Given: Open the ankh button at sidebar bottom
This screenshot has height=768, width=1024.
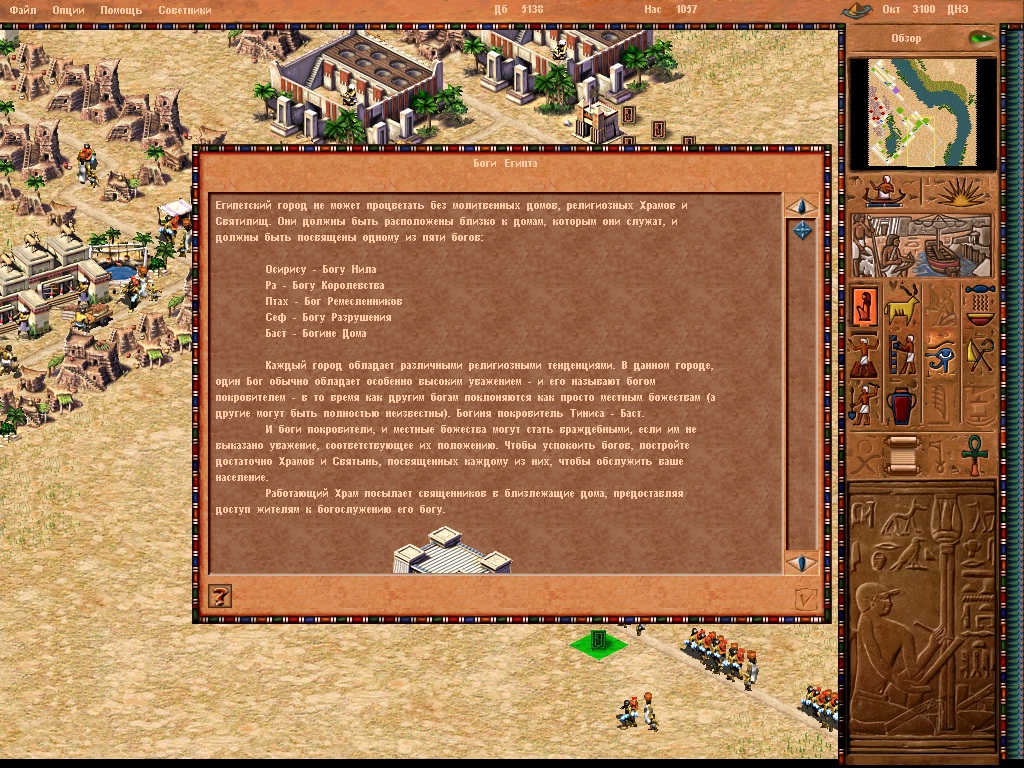Looking at the screenshot, I should point(973,456).
